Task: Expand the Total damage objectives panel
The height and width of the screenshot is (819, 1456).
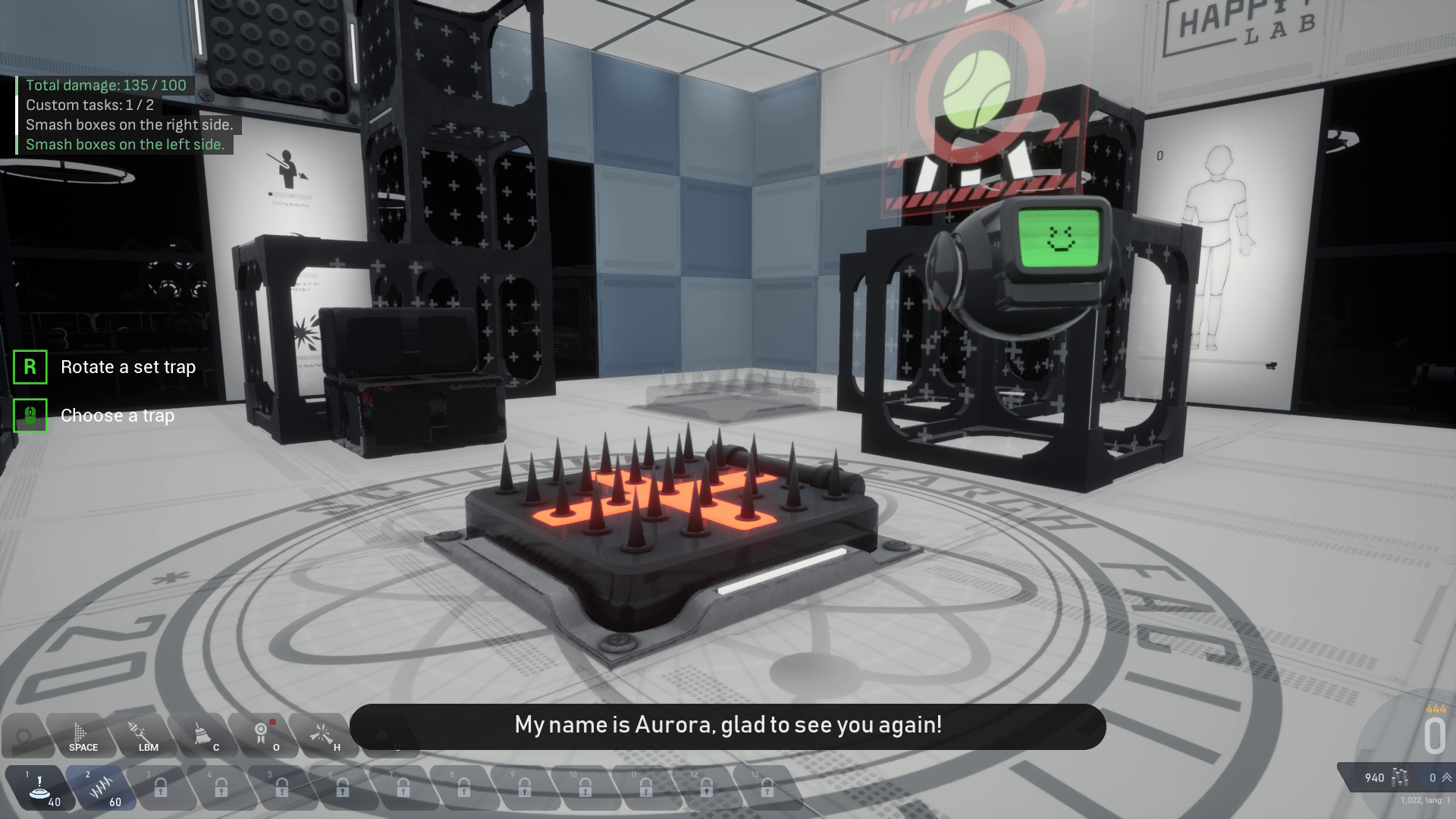Action: click(x=103, y=86)
